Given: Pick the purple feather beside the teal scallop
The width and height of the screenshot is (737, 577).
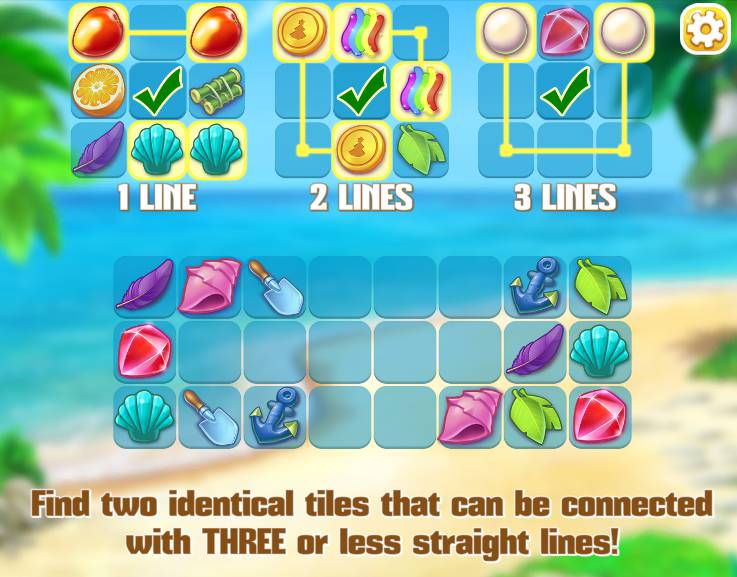Looking at the screenshot, I should coord(535,352).
